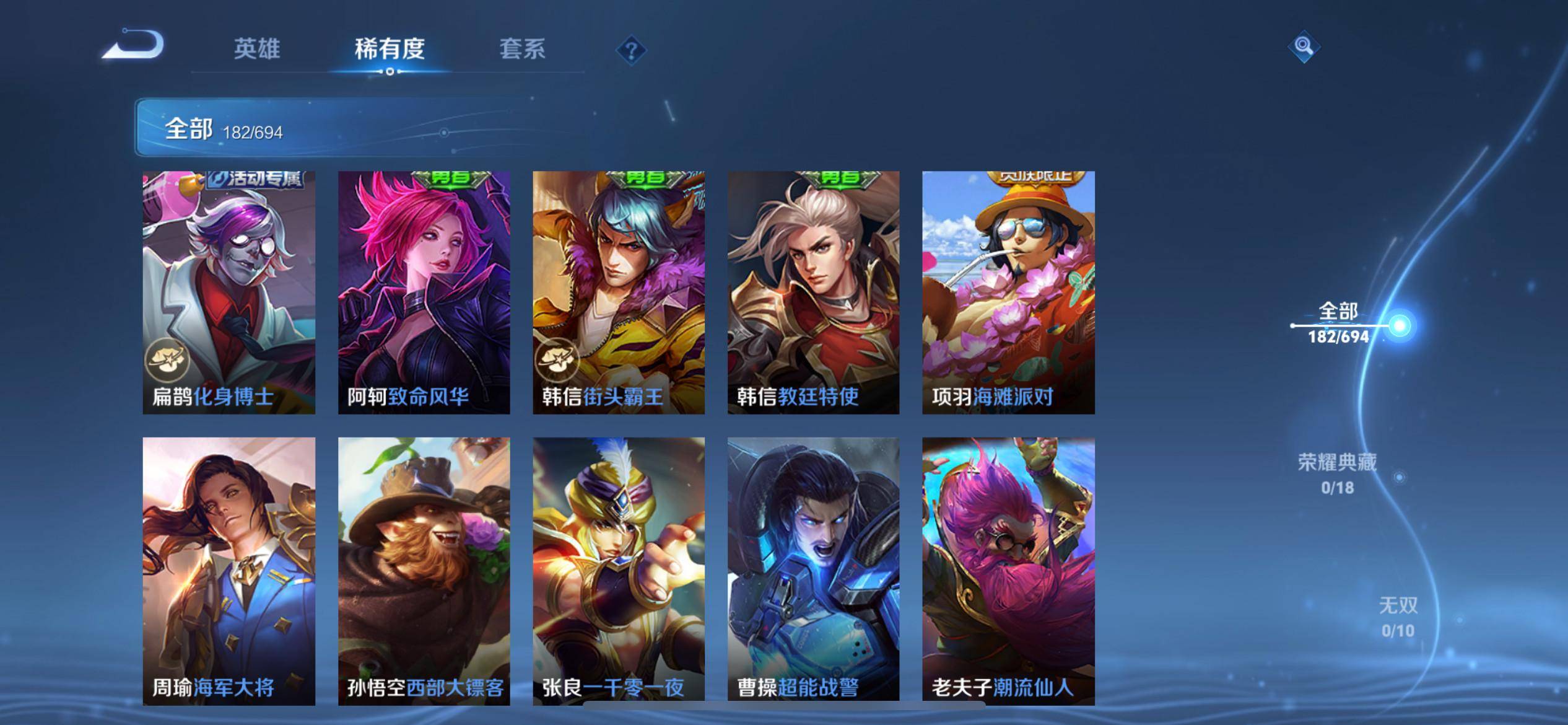Choose the 扁鹊 化身博士 skin card
The height and width of the screenshot is (725, 1568).
tap(229, 292)
